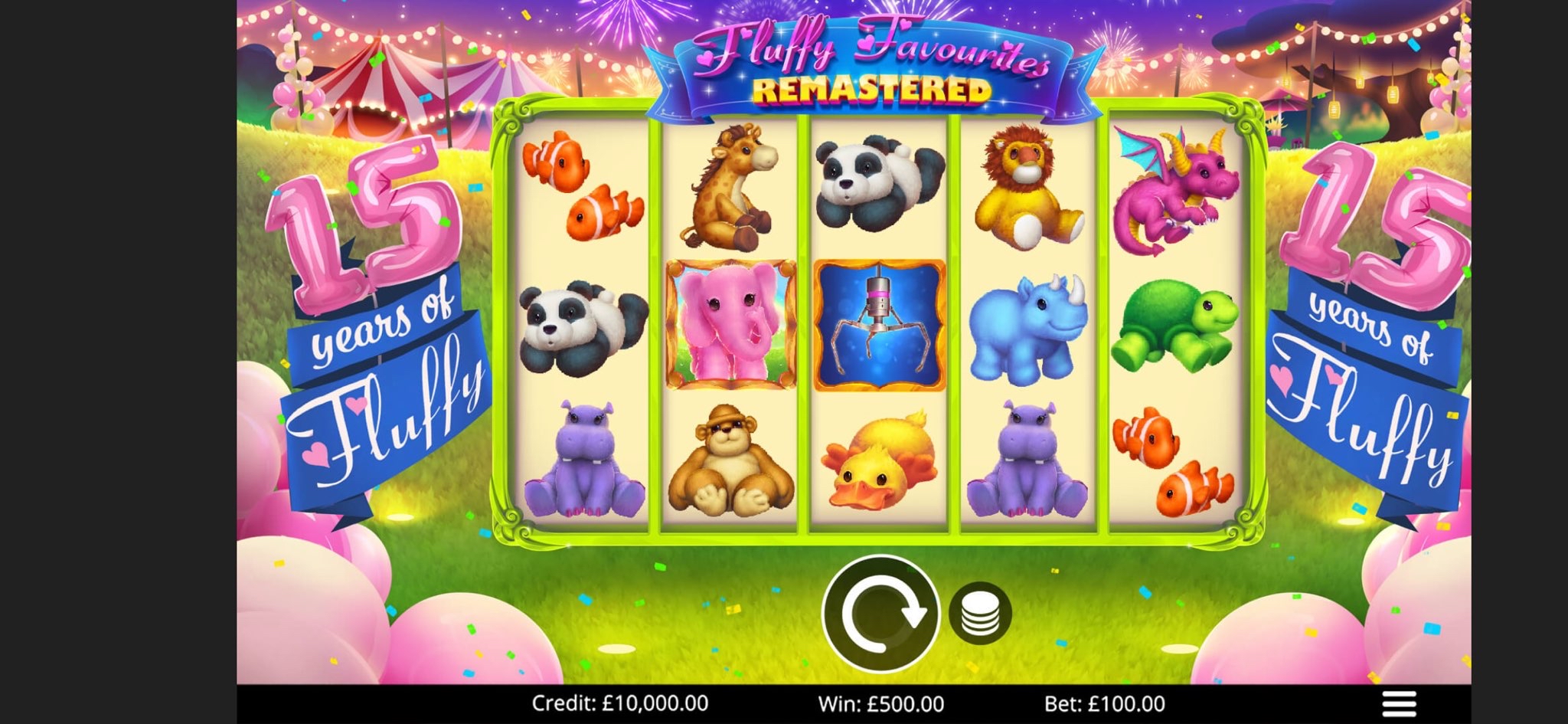
Task: Spin the reels with the circular arrow button
Action: pos(880,613)
